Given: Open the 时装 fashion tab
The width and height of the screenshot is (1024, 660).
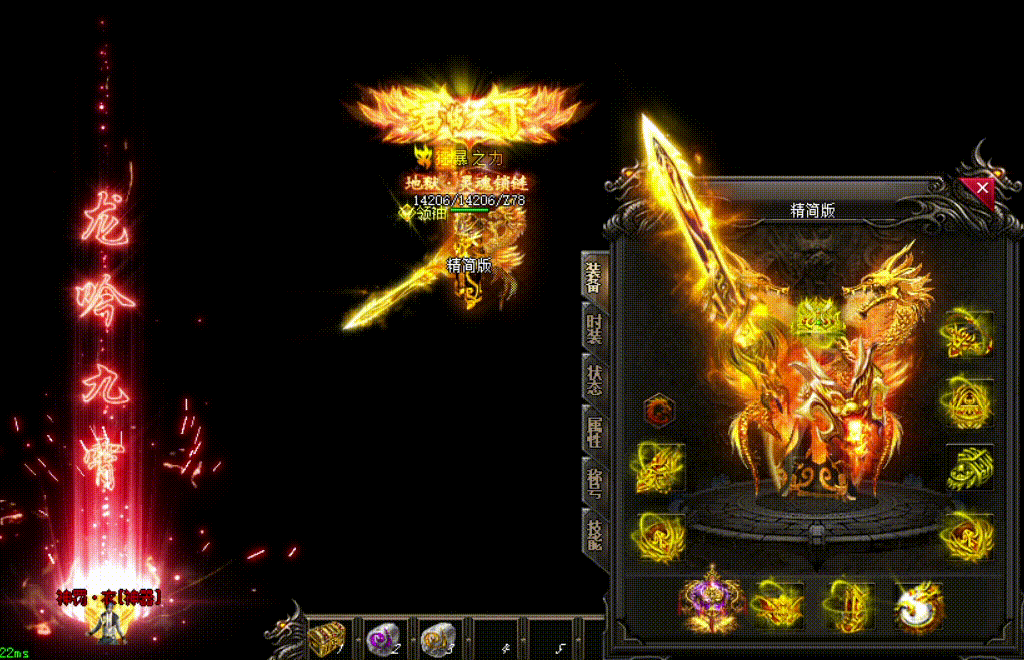Looking at the screenshot, I should point(594,327).
